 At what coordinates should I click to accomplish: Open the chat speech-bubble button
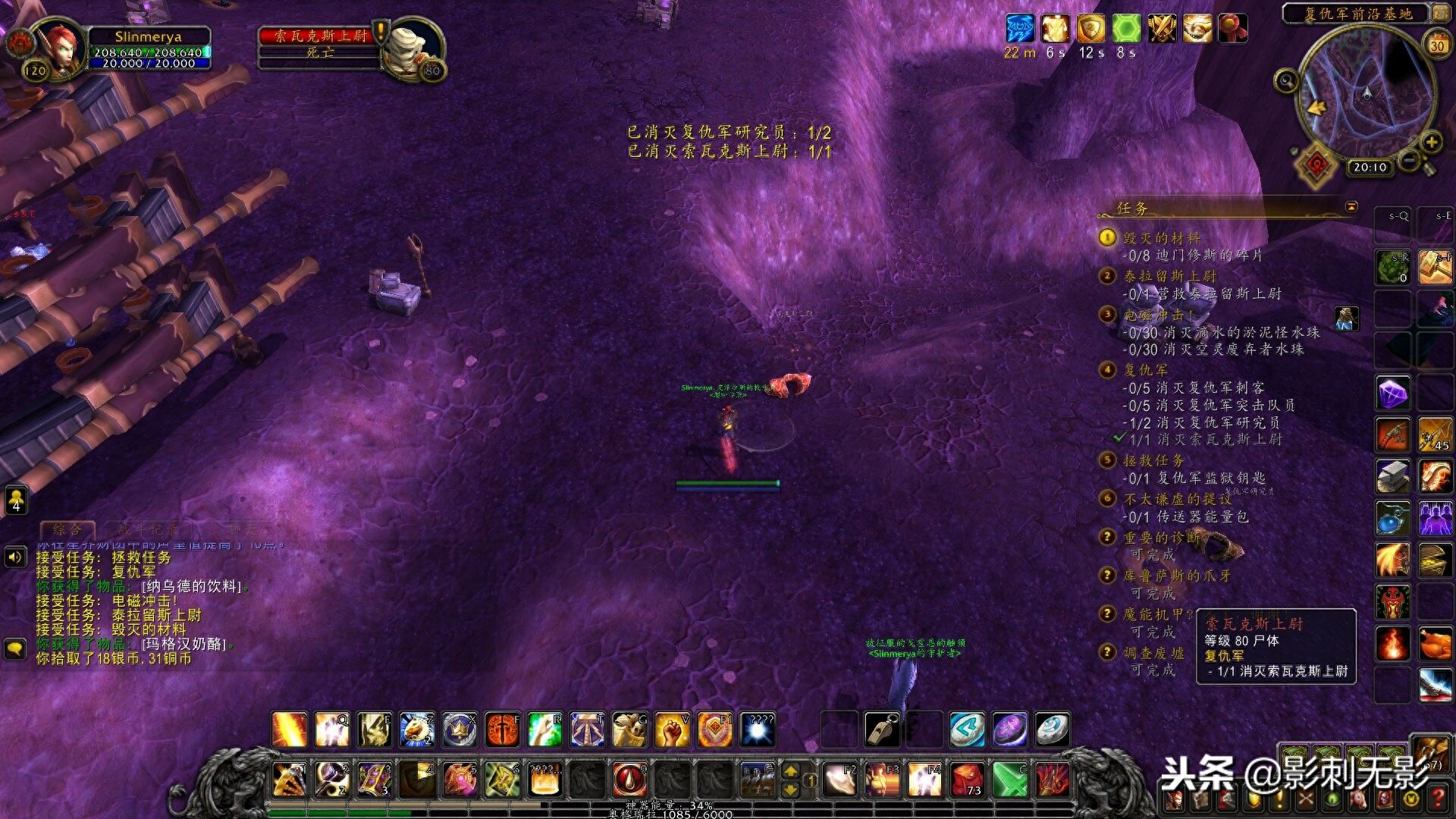tap(15, 648)
